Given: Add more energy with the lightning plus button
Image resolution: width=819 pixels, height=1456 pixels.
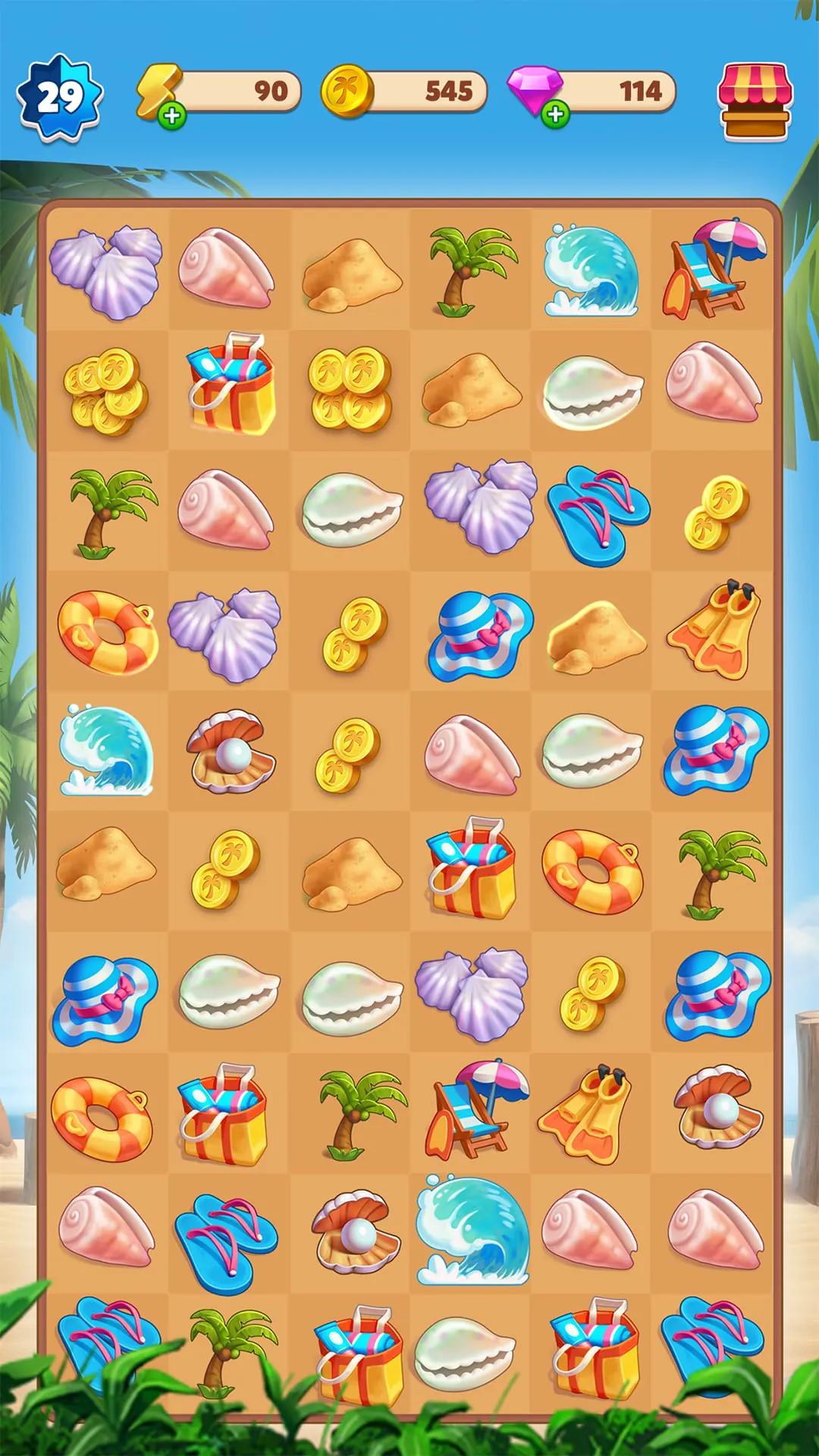Looking at the screenshot, I should tap(173, 116).
